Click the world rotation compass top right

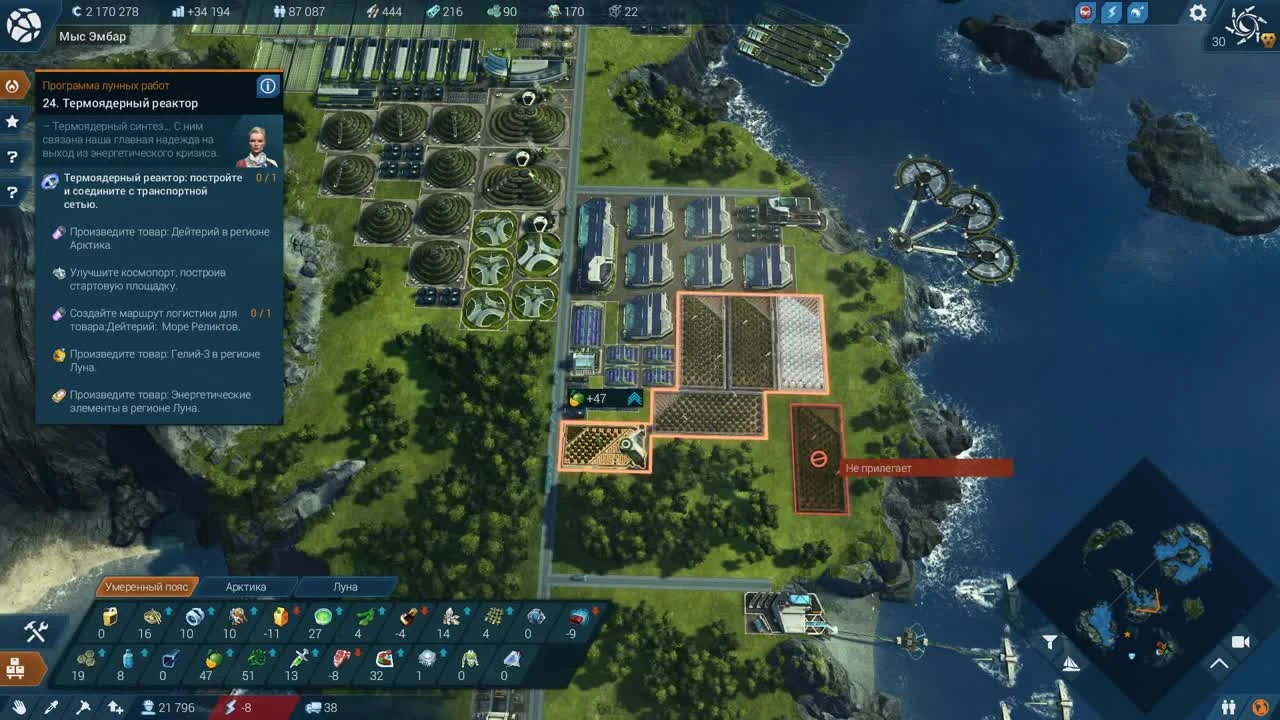(x=1245, y=27)
